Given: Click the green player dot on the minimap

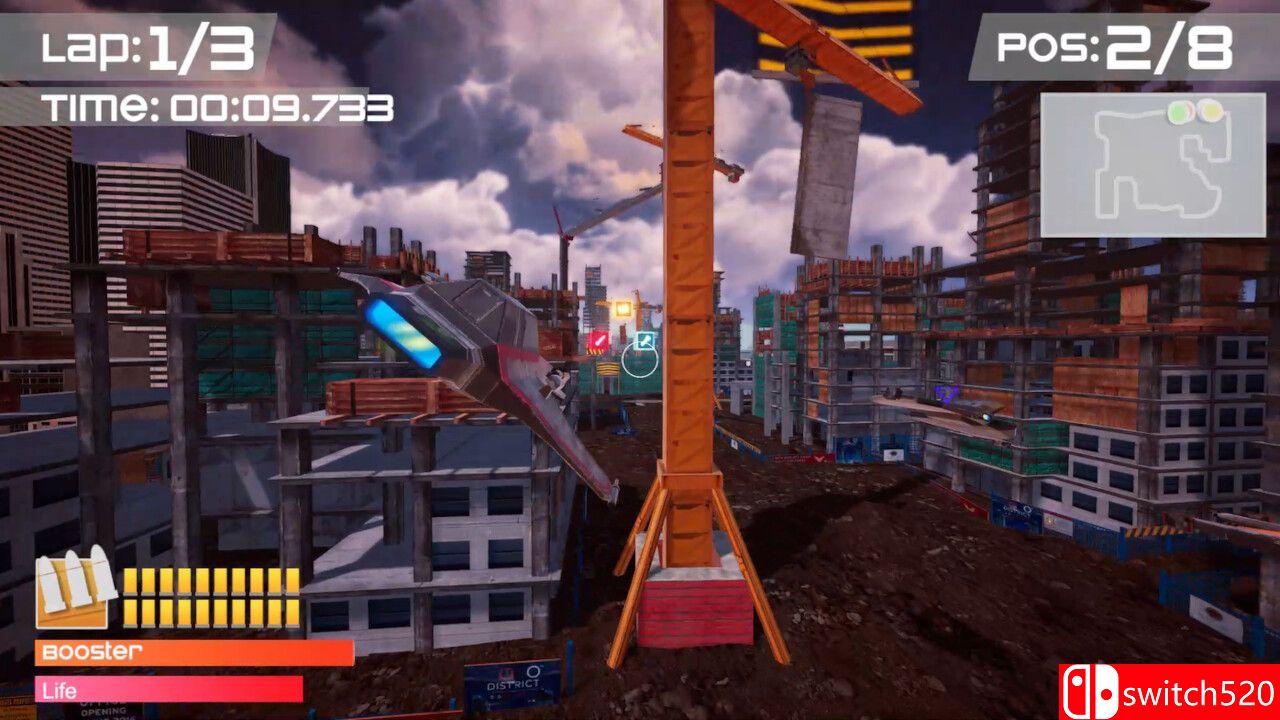Looking at the screenshot, I should coord(1182,112).
